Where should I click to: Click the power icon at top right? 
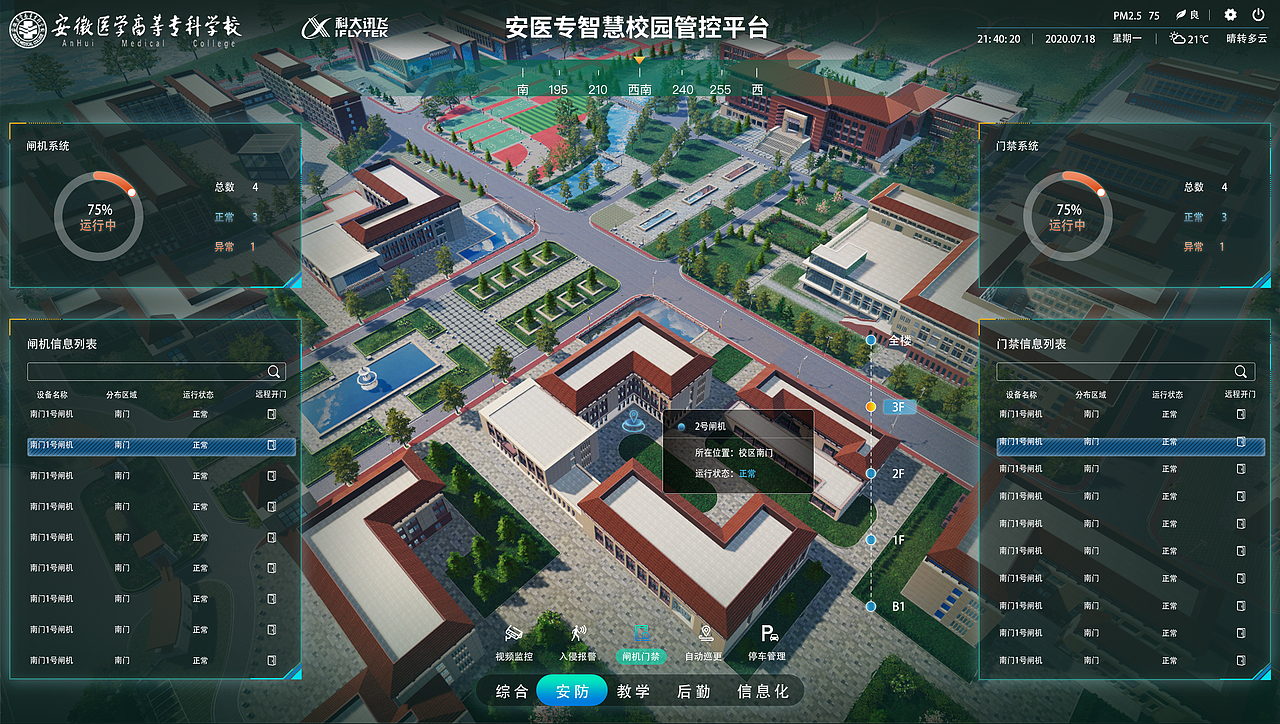point(1260,15)
